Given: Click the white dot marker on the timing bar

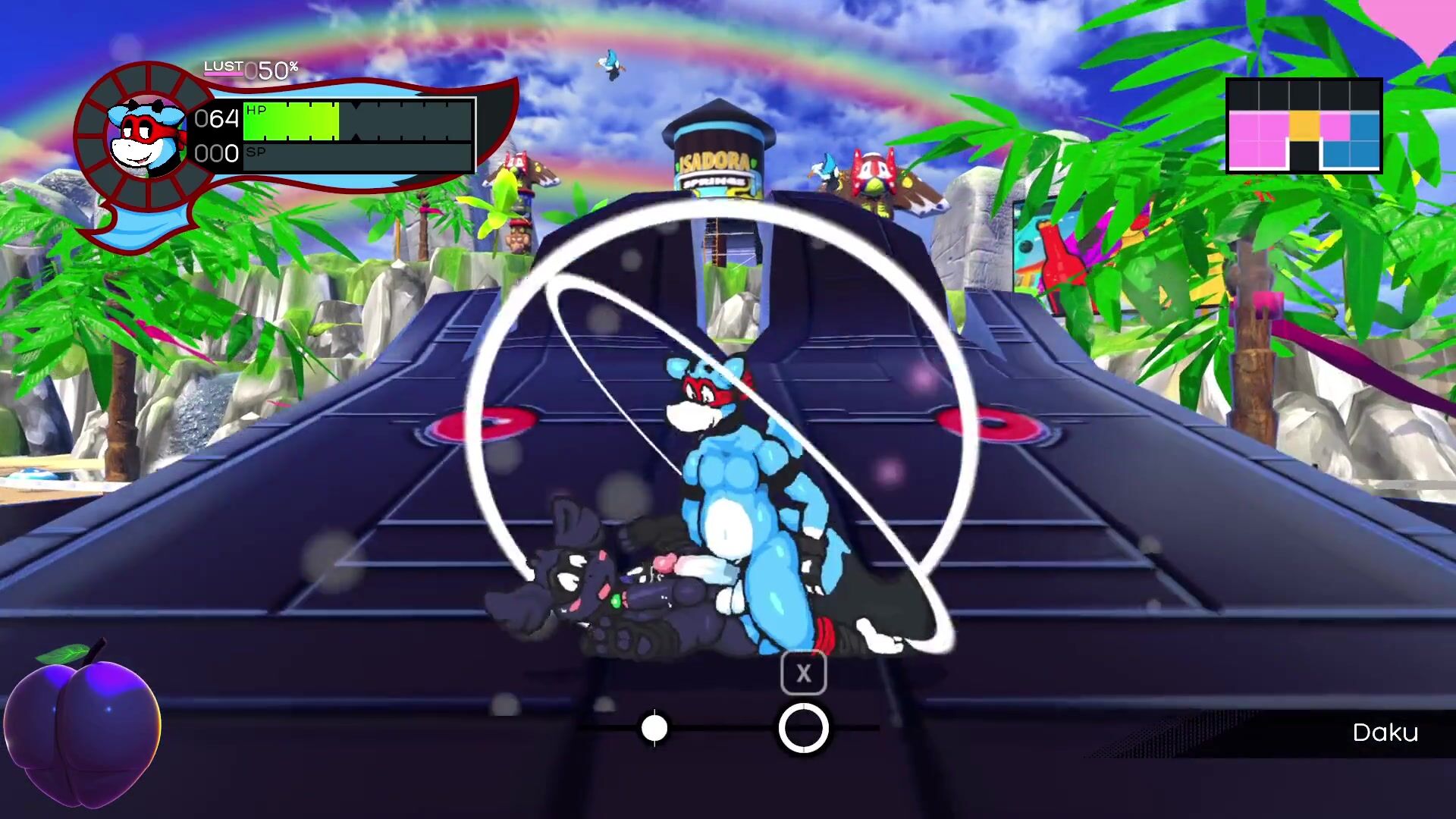Looking at the screenshot, I should [x=654, y=729].
